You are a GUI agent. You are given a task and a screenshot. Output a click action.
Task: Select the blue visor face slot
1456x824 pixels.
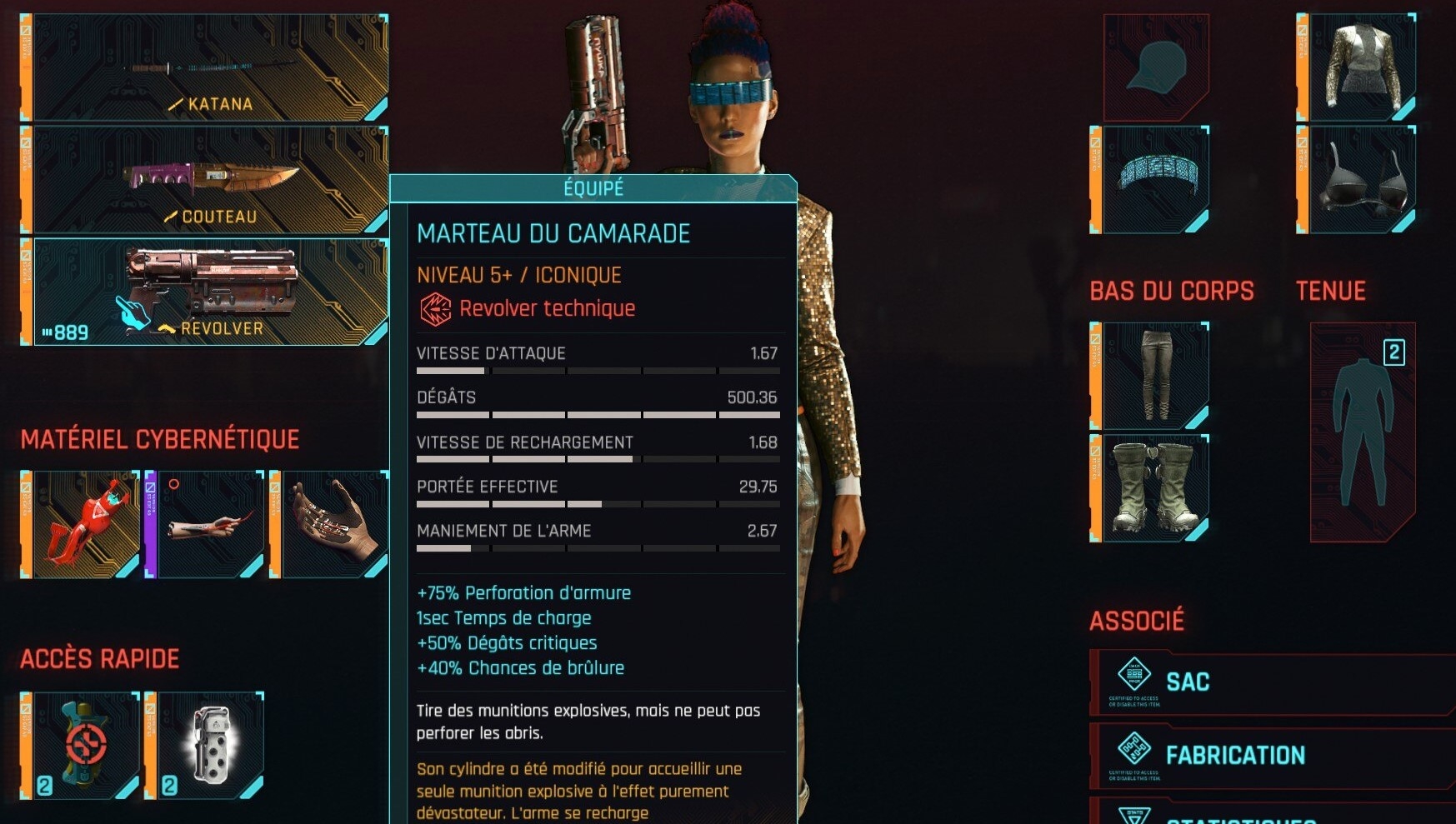click(x=1155, y=180)
